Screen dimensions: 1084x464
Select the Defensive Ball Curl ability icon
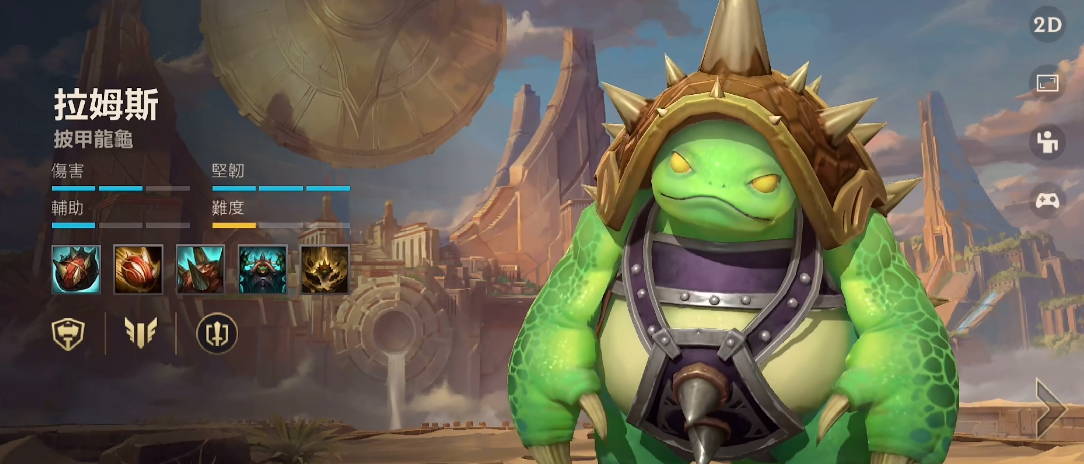(200, 269)
